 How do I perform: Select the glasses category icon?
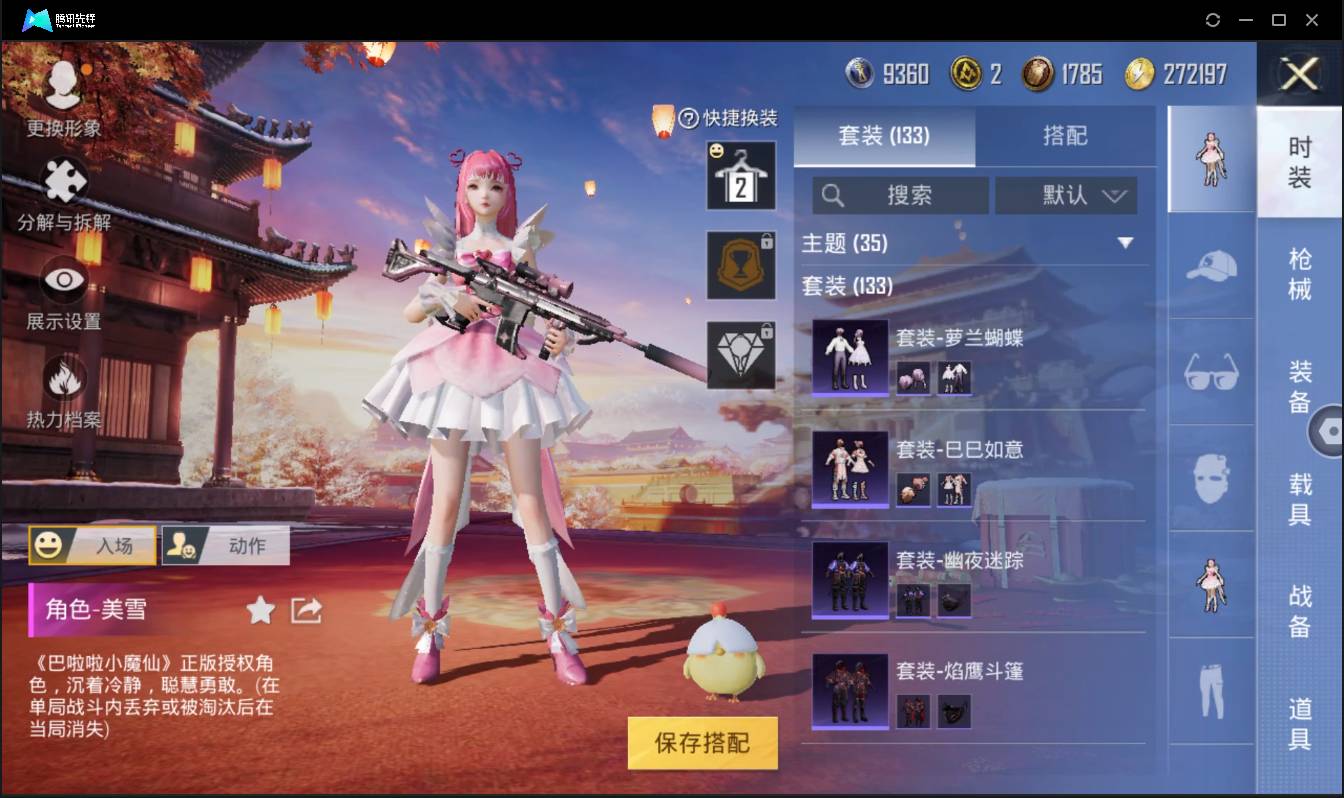1210,372
